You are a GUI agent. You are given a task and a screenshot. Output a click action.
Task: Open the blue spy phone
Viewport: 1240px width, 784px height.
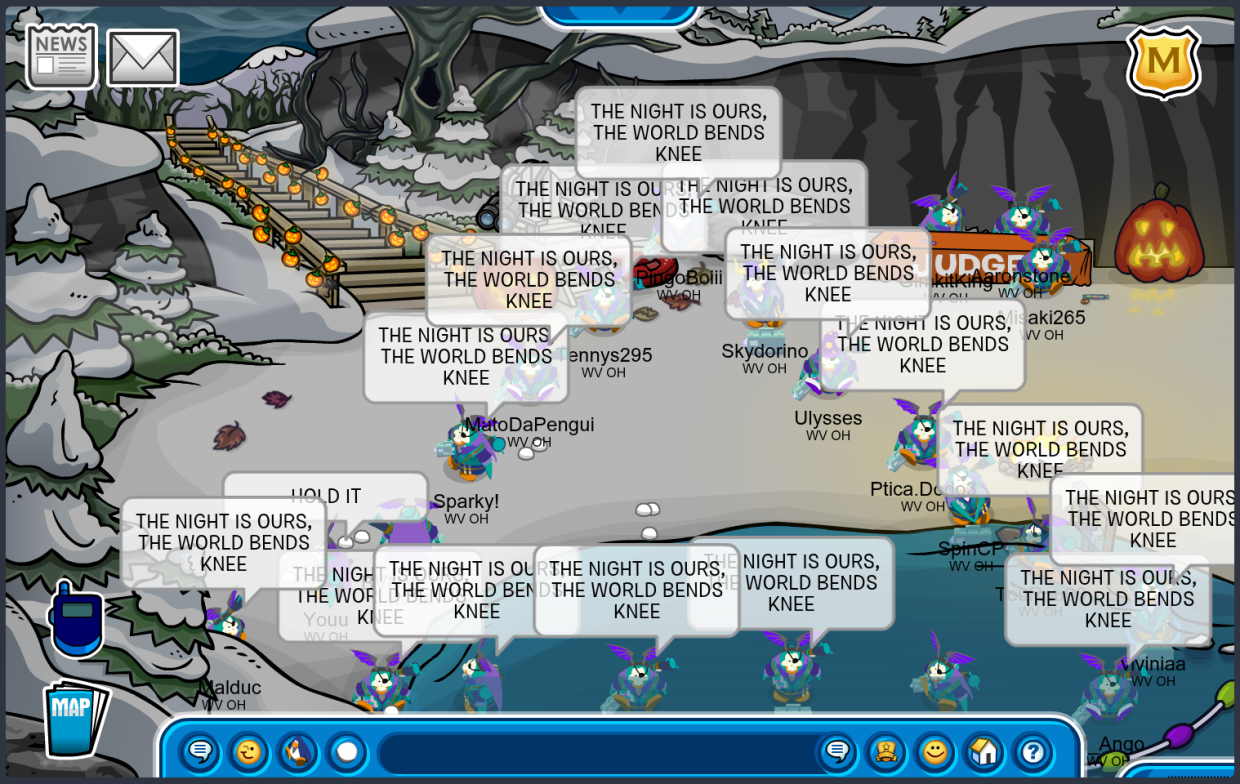[76, 620]
